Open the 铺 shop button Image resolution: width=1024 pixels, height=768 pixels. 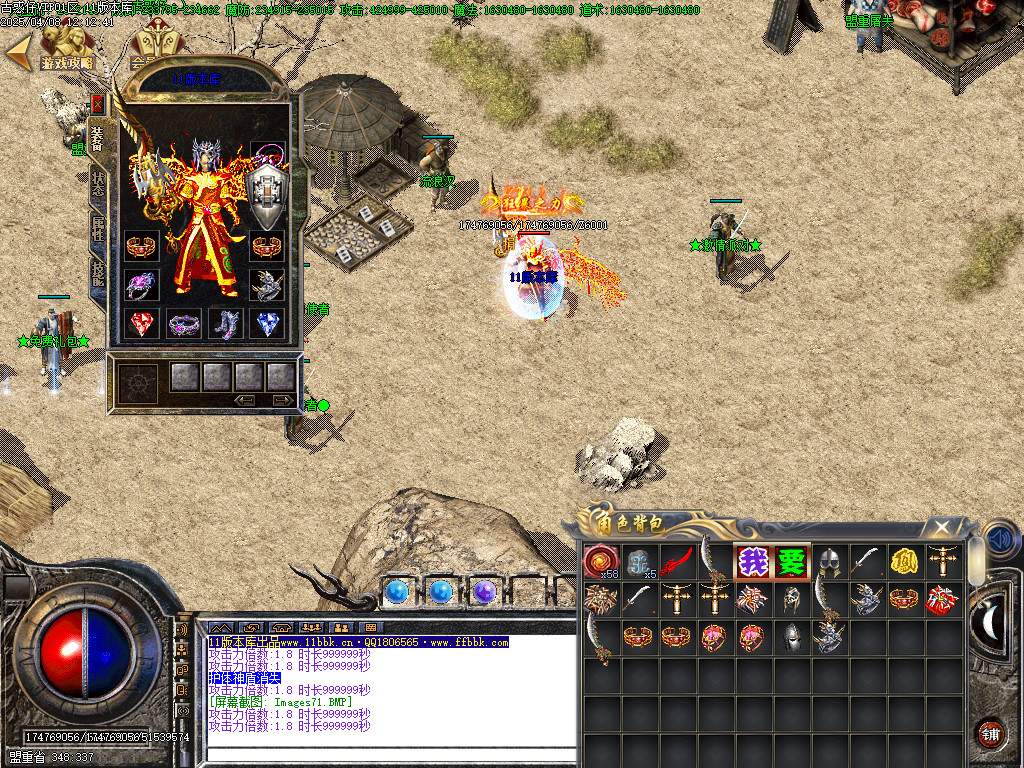(x=989, y=733)
